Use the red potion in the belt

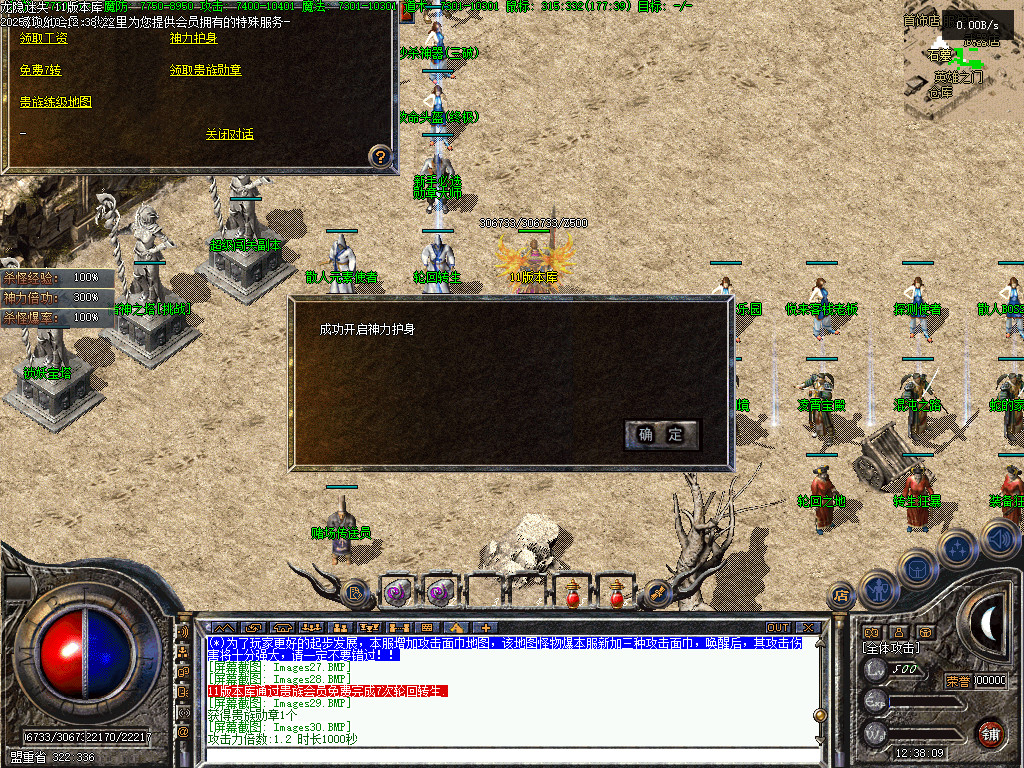coord(573,593)
